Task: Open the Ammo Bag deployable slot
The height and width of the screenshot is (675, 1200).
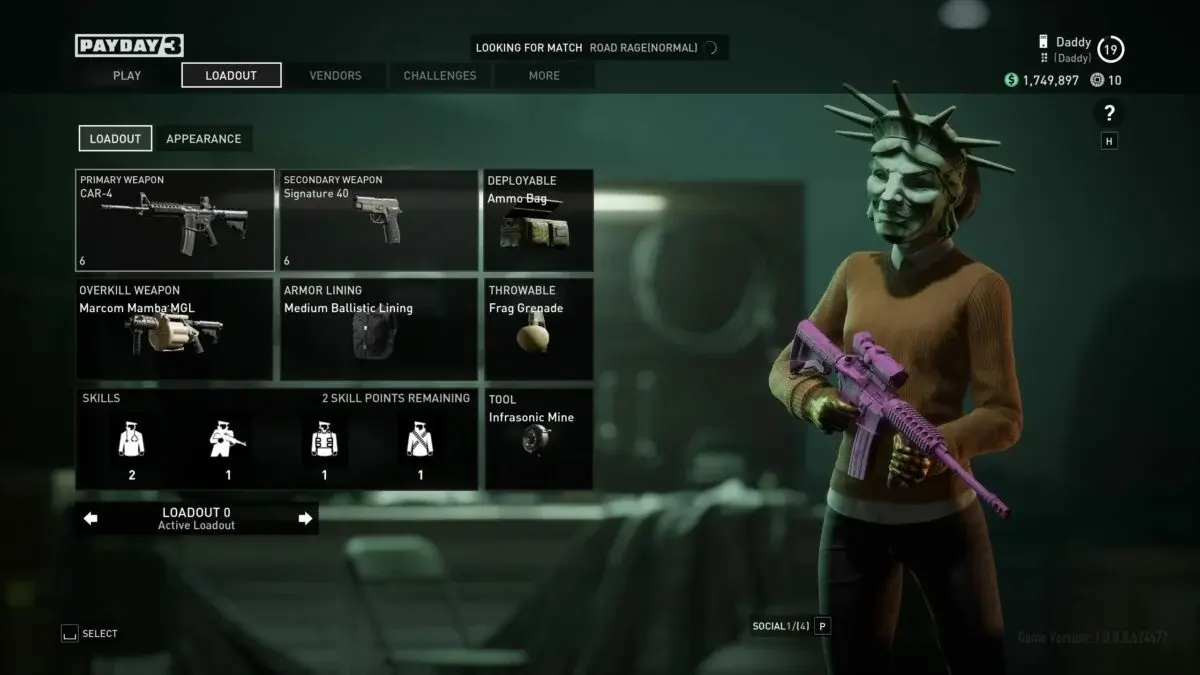Action: [x=539, y=220]
